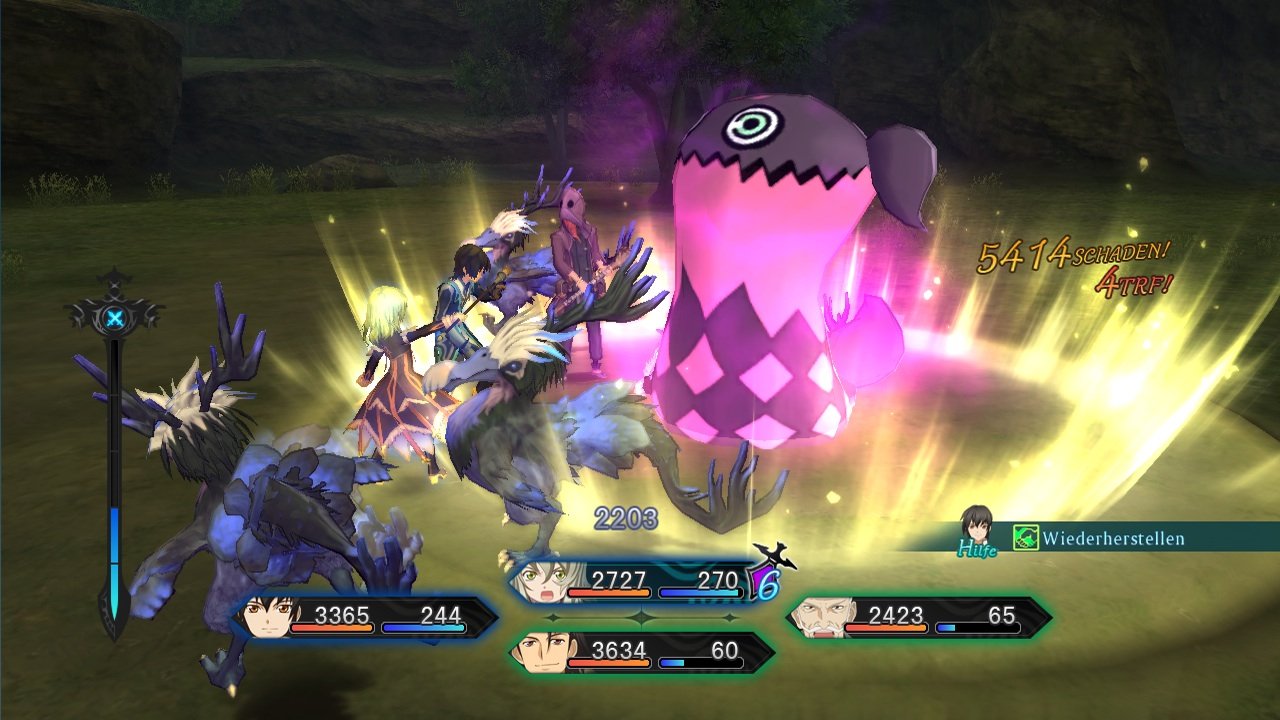Choose the white-bearded old man's party panel
The width and height of the screenshot is (1280, 720).
918,618
